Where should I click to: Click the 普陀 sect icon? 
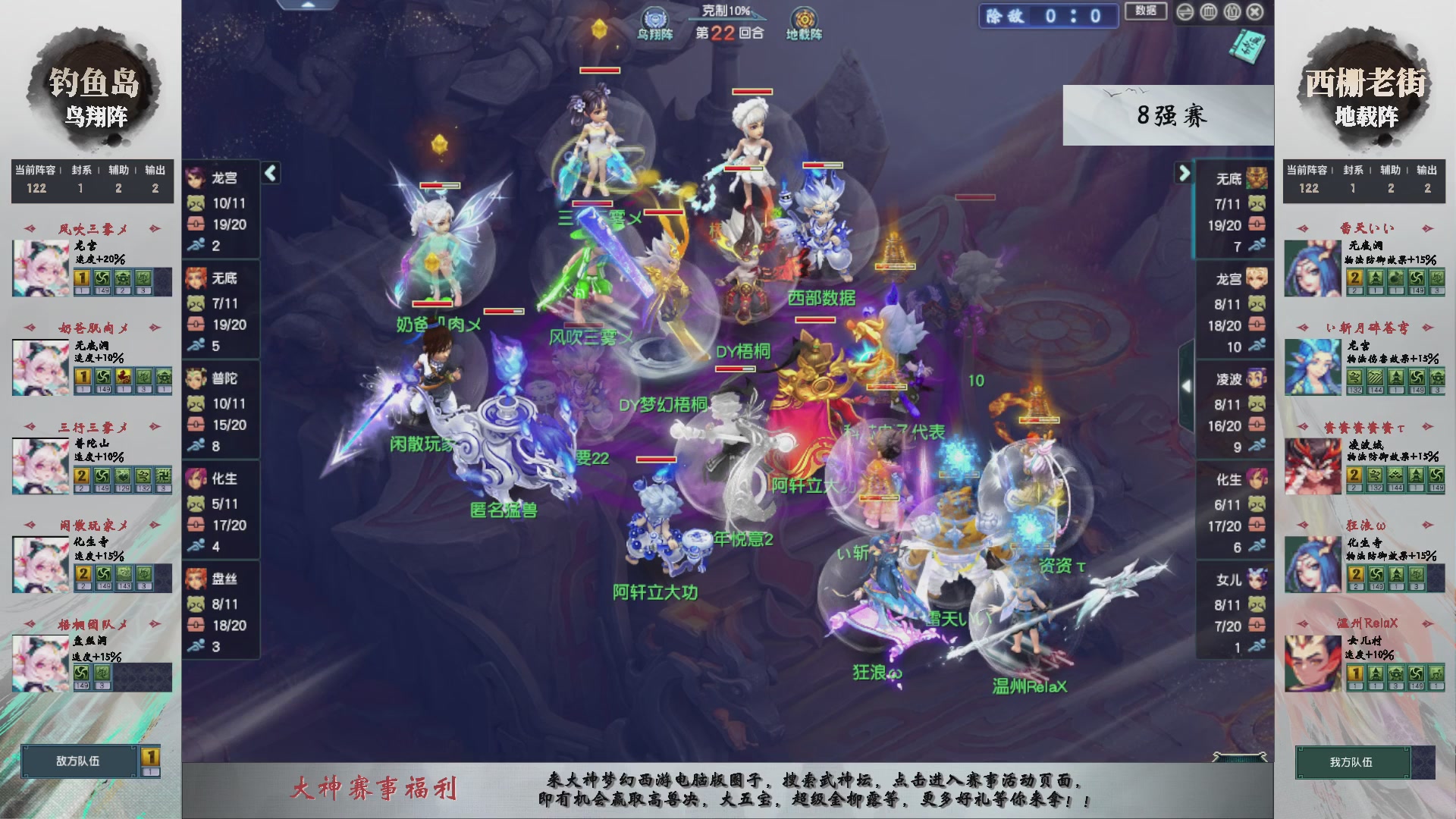coord(196,378)
